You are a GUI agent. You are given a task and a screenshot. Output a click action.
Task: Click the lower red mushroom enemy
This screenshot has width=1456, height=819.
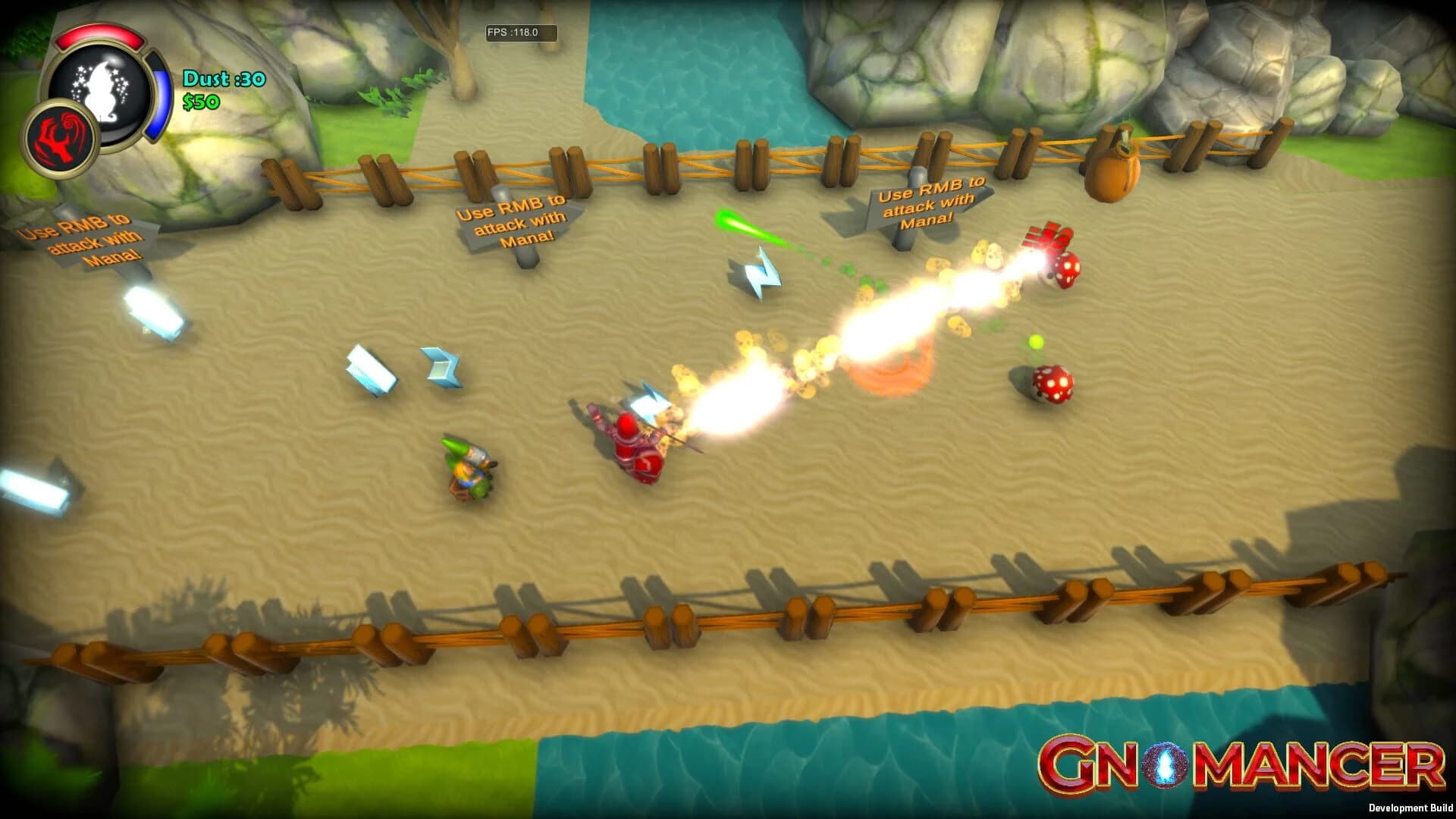click(1054, 383)
